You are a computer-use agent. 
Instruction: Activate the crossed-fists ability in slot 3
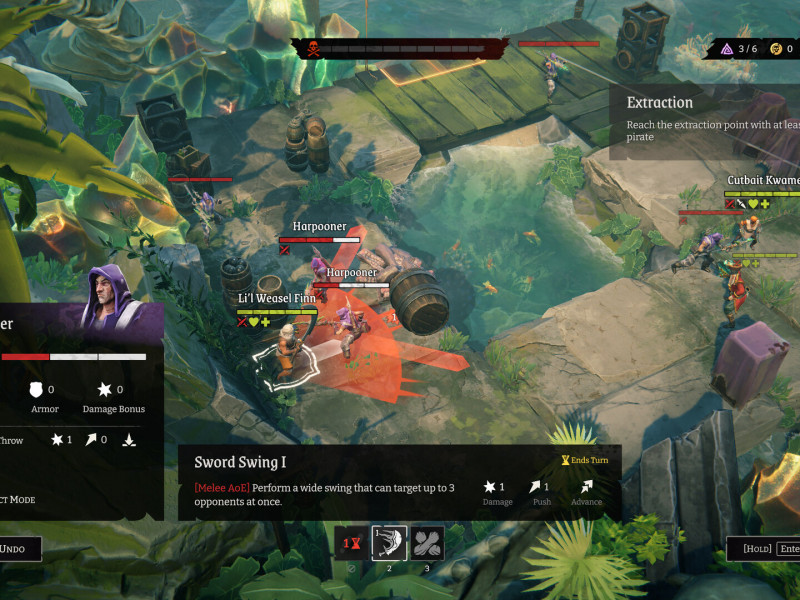click(428, 543)
